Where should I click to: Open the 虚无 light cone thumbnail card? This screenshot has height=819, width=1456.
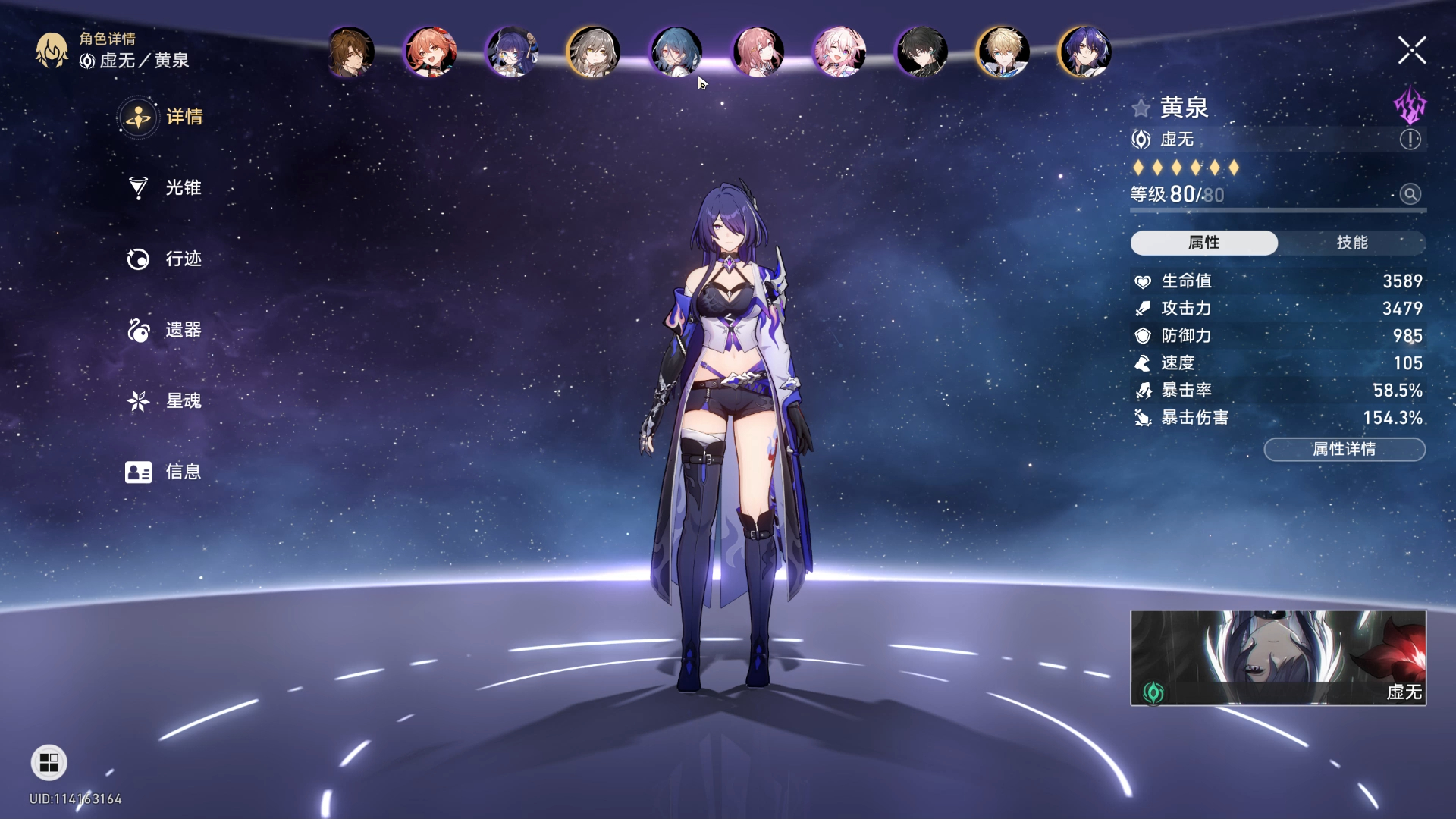click(1278, 657)
